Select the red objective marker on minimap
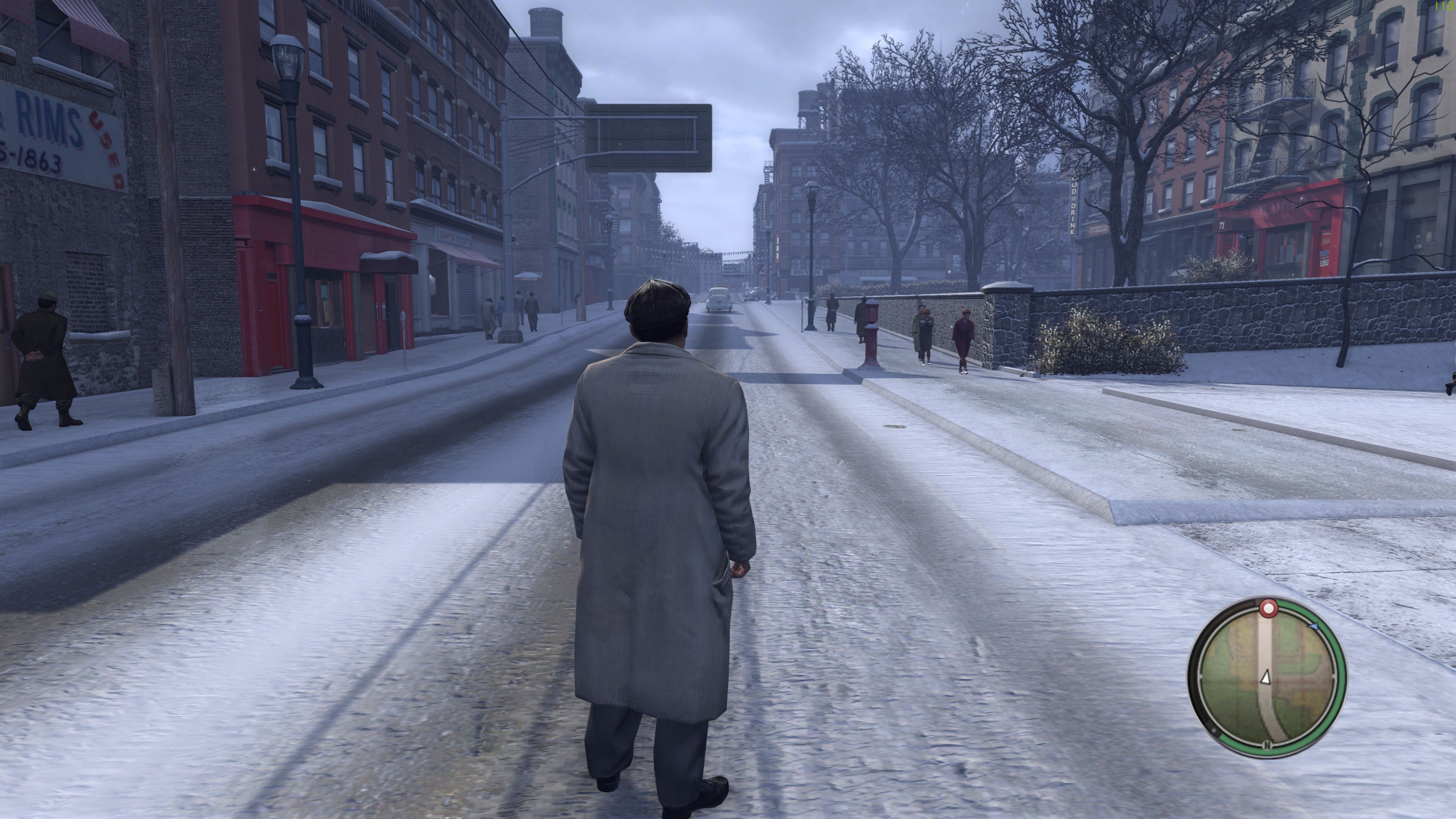1456x819 pixels. [x=1268, y=609]
